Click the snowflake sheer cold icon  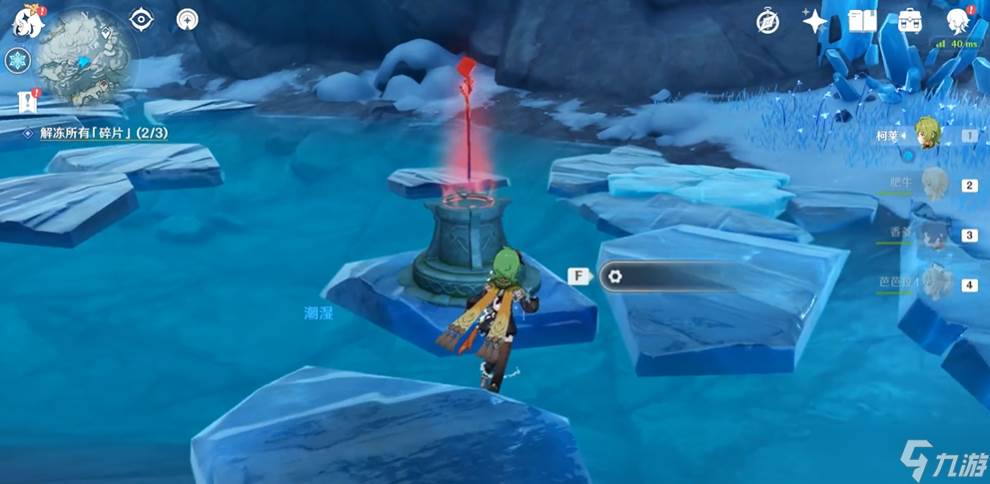(17, 61)
